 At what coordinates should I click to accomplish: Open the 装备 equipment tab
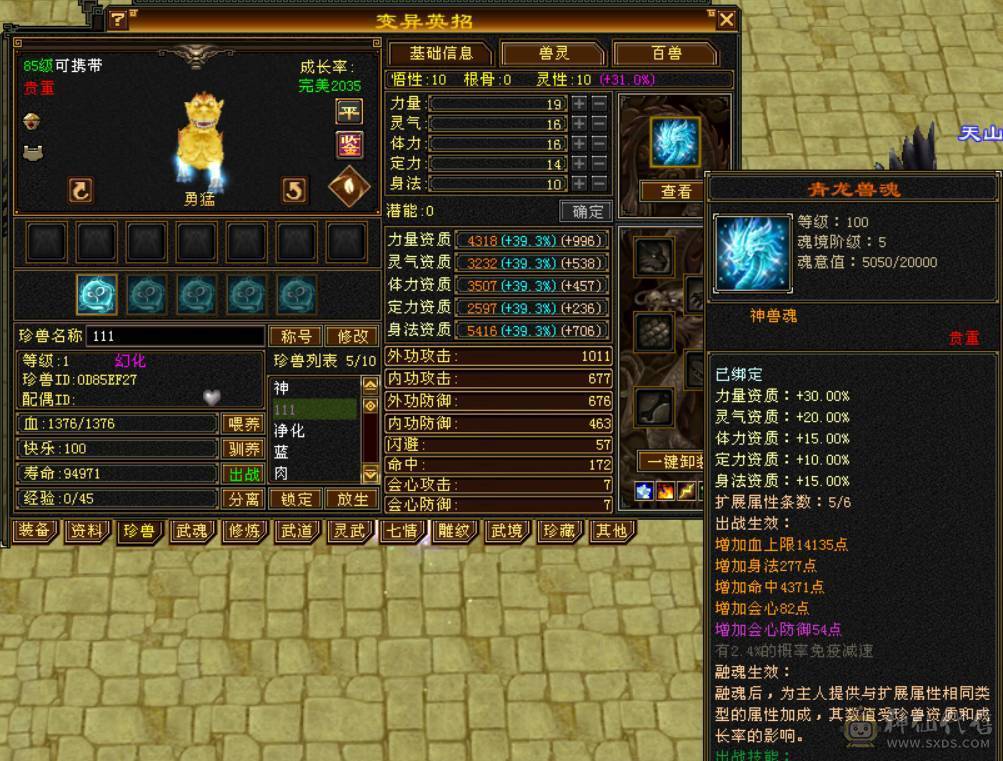[x=34, y=531]
